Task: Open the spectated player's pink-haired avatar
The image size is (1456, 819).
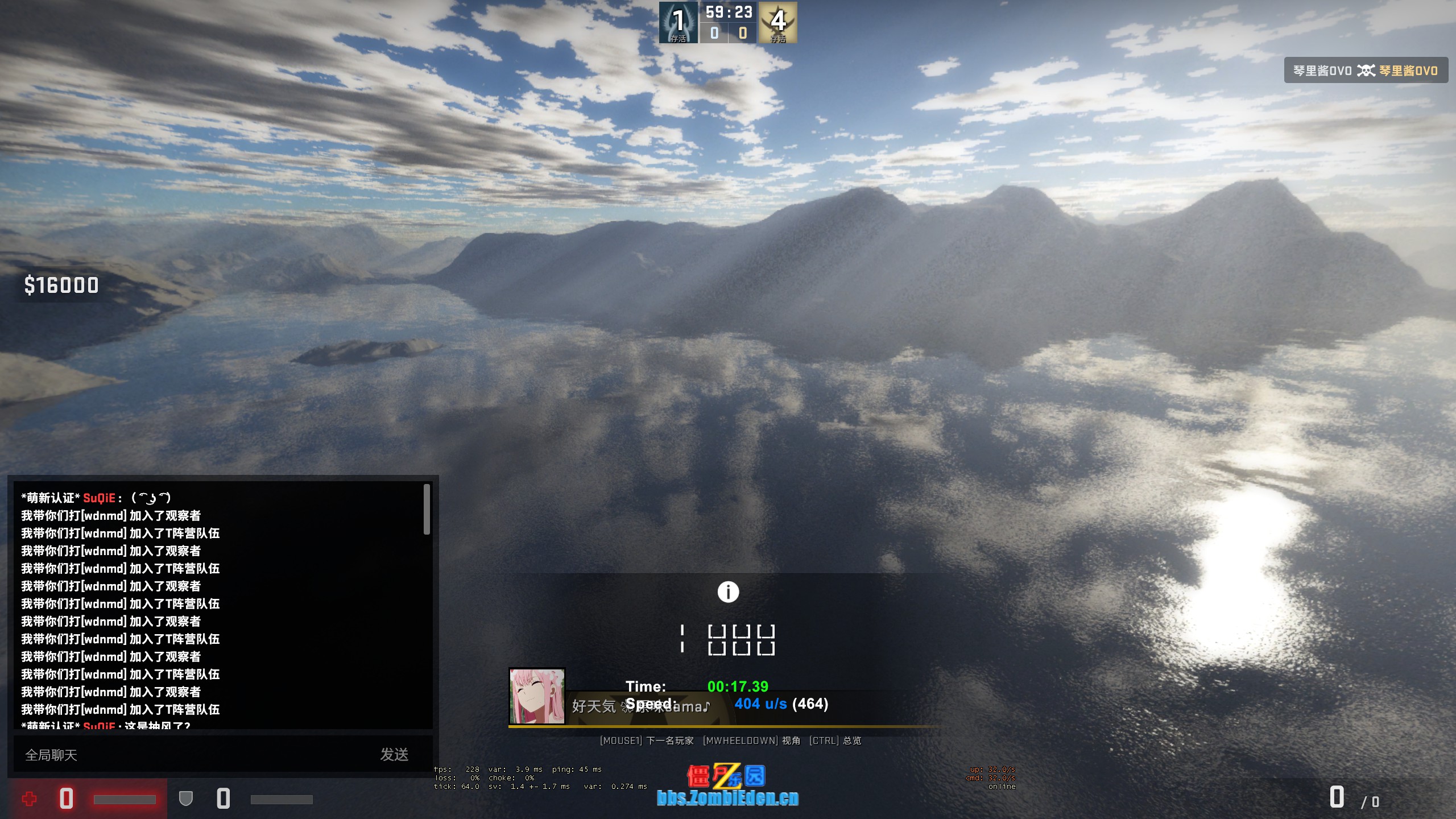Action: [537, 696]
